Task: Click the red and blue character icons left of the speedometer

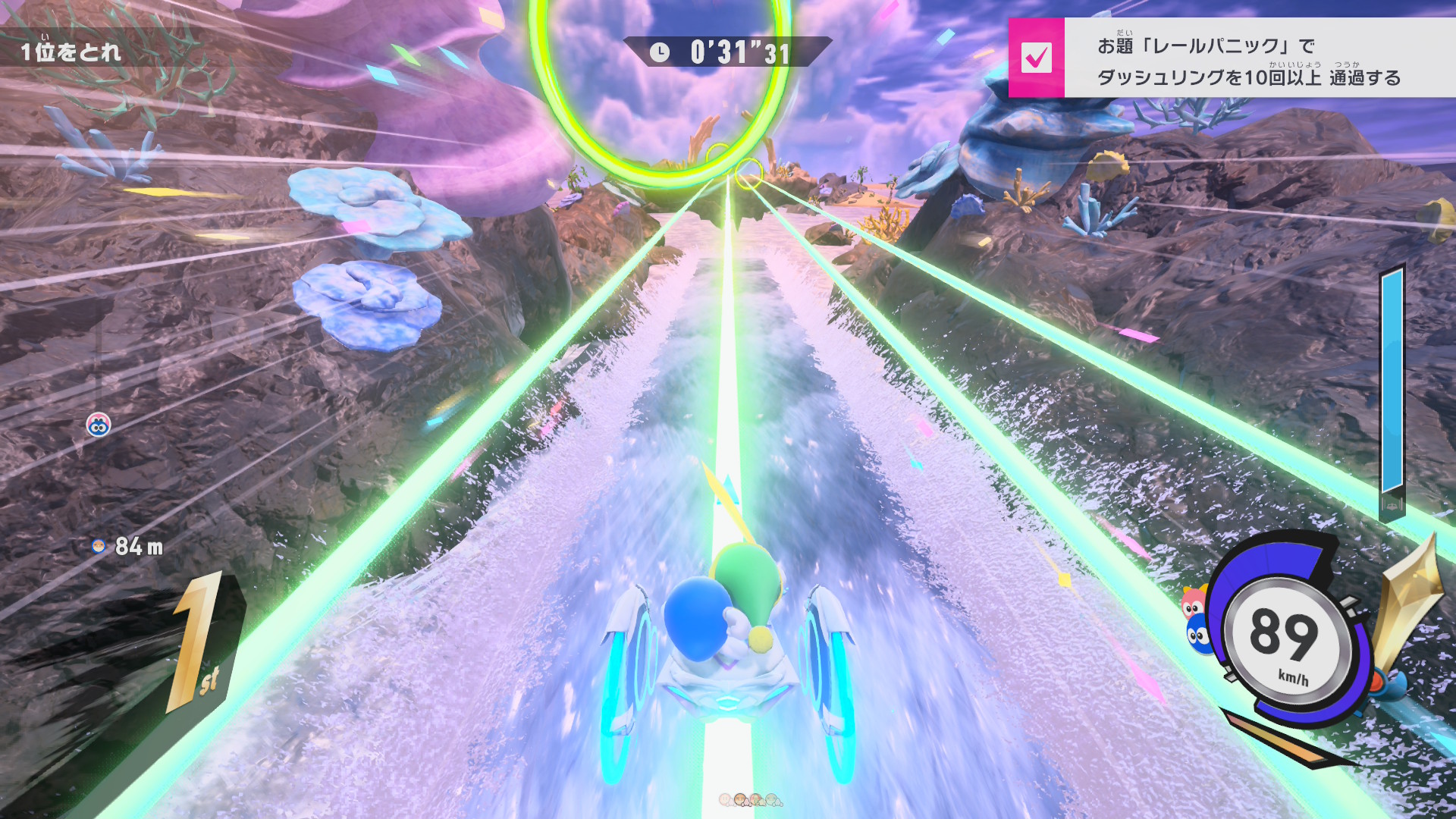Action: pyautogui.click(x=1196, y=620)
